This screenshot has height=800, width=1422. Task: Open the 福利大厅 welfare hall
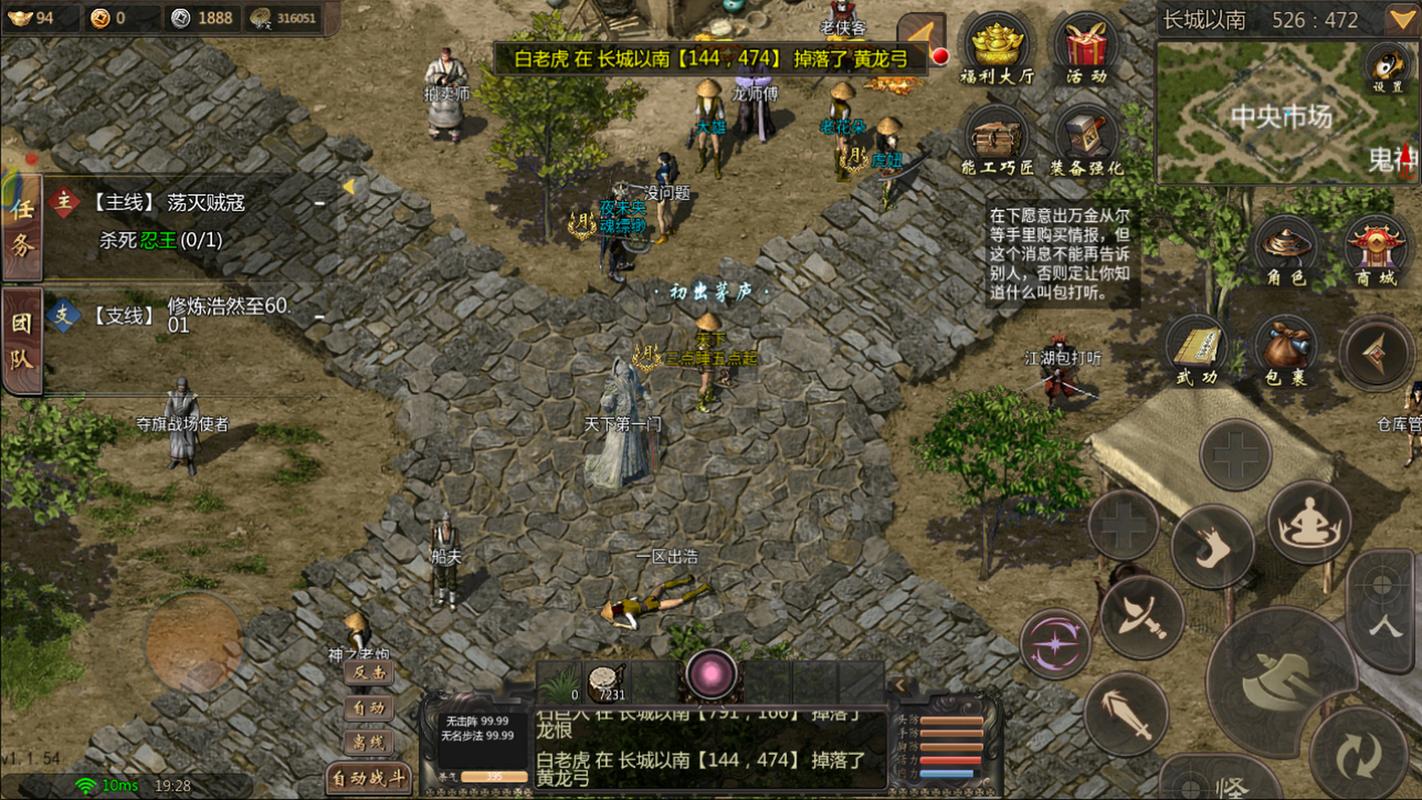[996, 49]
